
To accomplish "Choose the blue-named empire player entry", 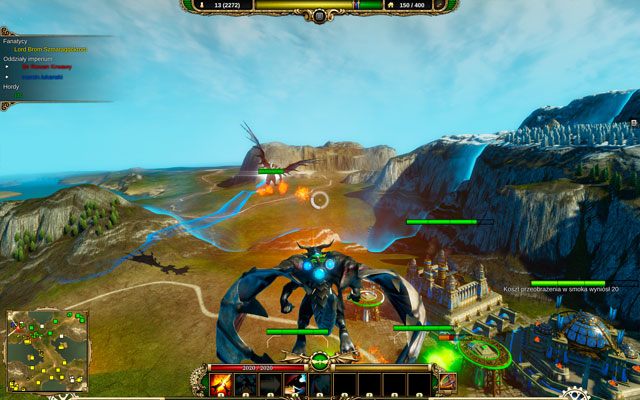I will (42, 76).
